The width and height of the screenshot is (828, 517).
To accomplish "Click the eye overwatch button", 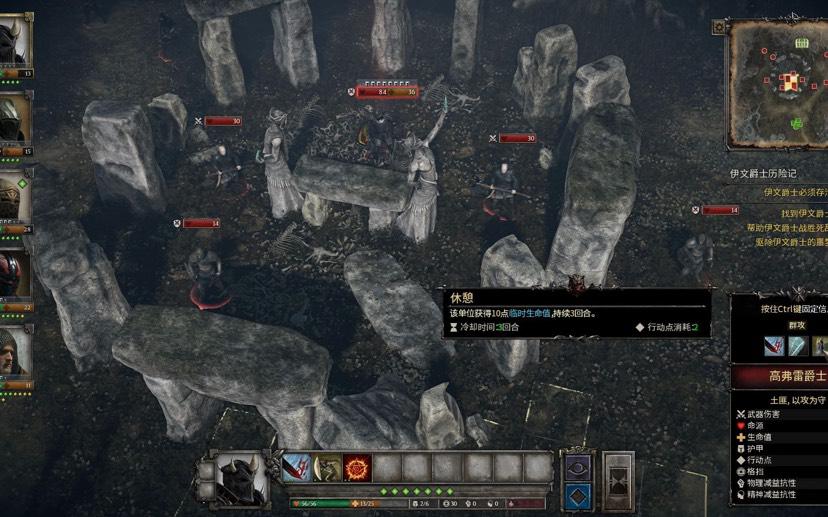I will 579,467.
